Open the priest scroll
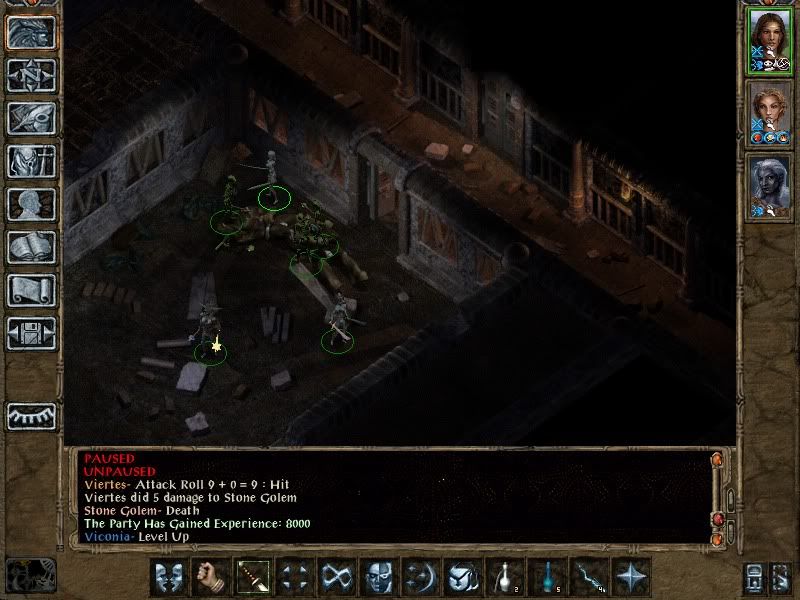 point(32,290)
